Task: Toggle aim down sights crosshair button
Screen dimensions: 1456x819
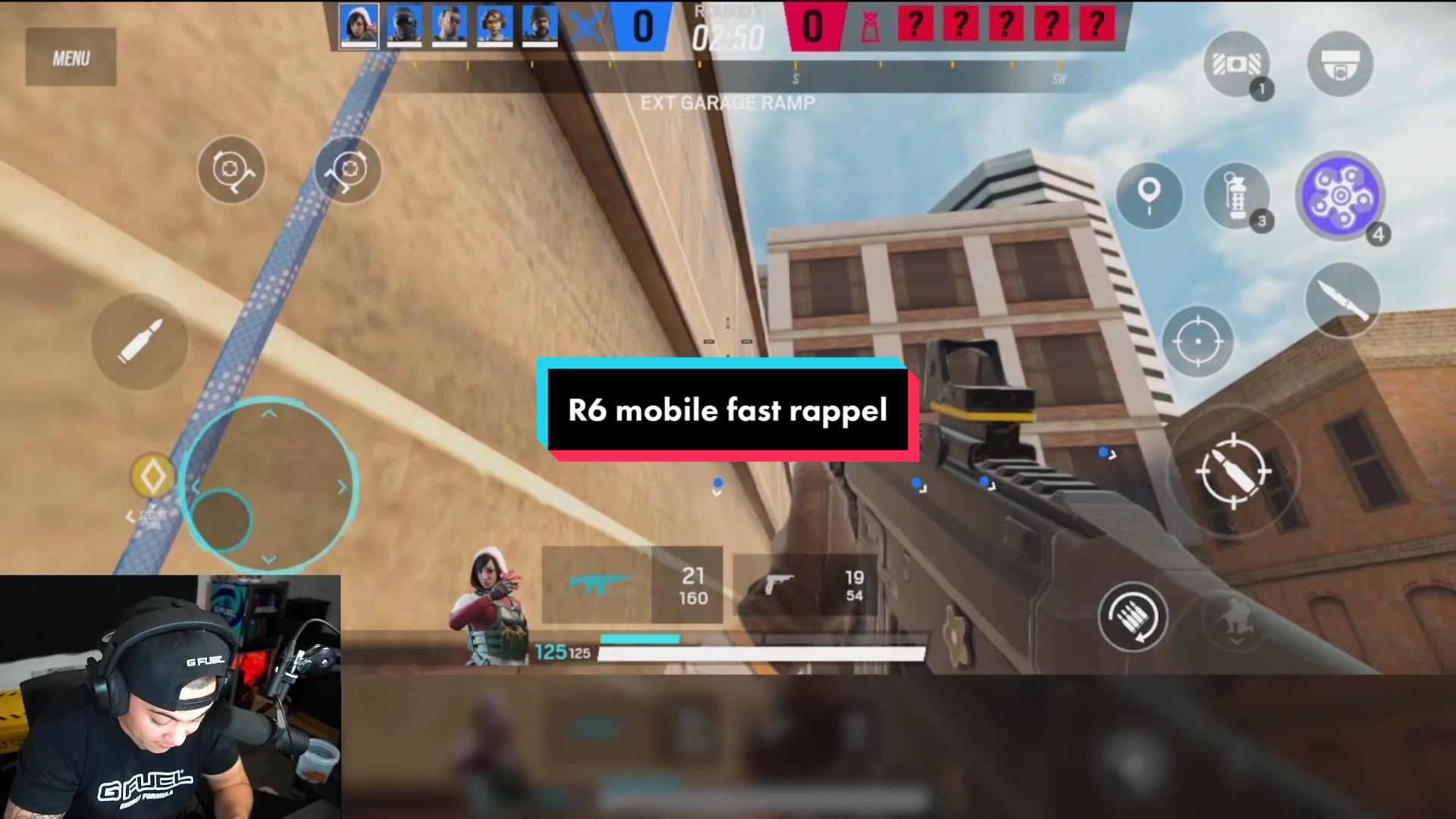Action: pos(1198,341)
